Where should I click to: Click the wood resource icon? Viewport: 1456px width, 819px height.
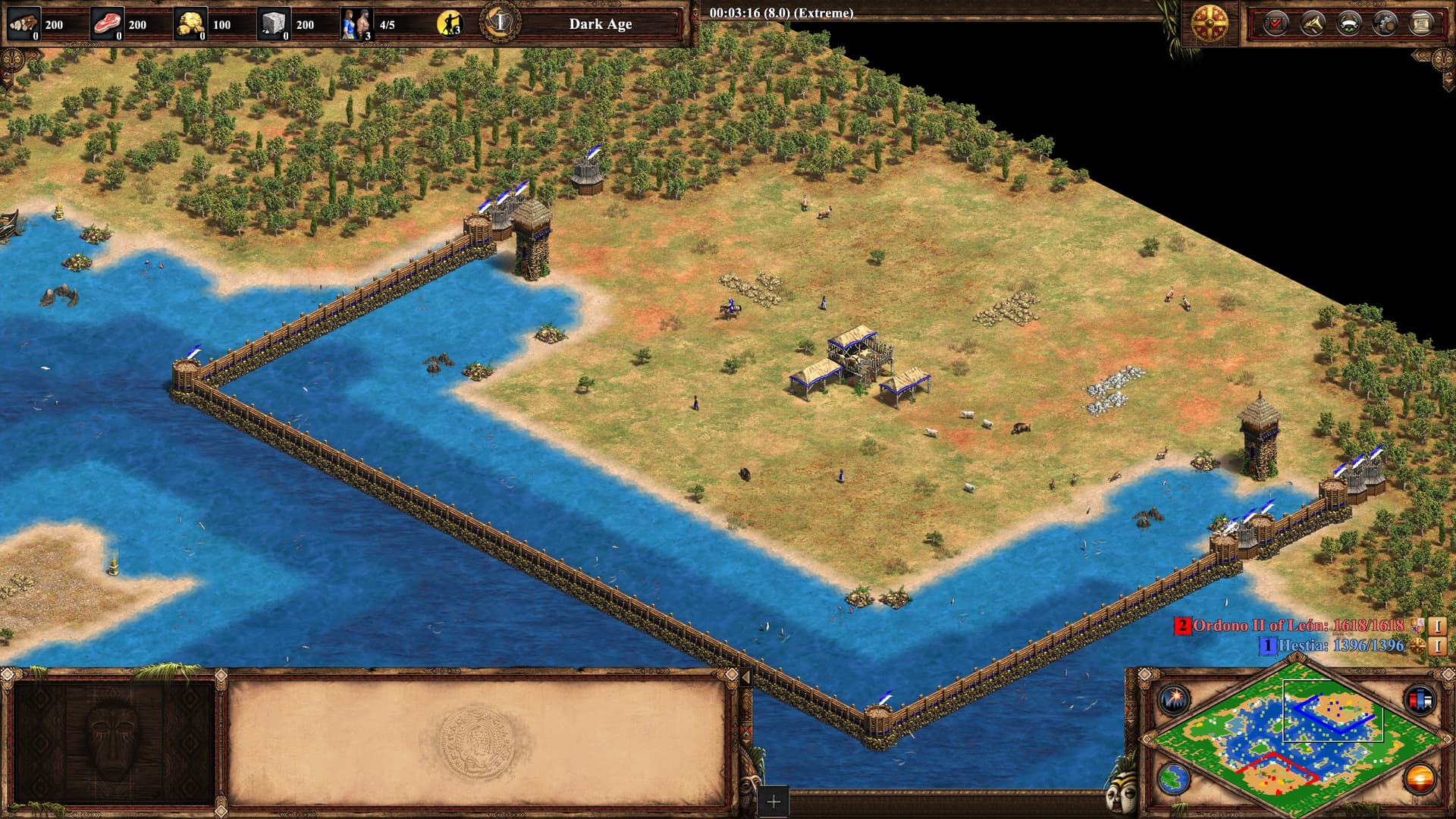(24, 24)
